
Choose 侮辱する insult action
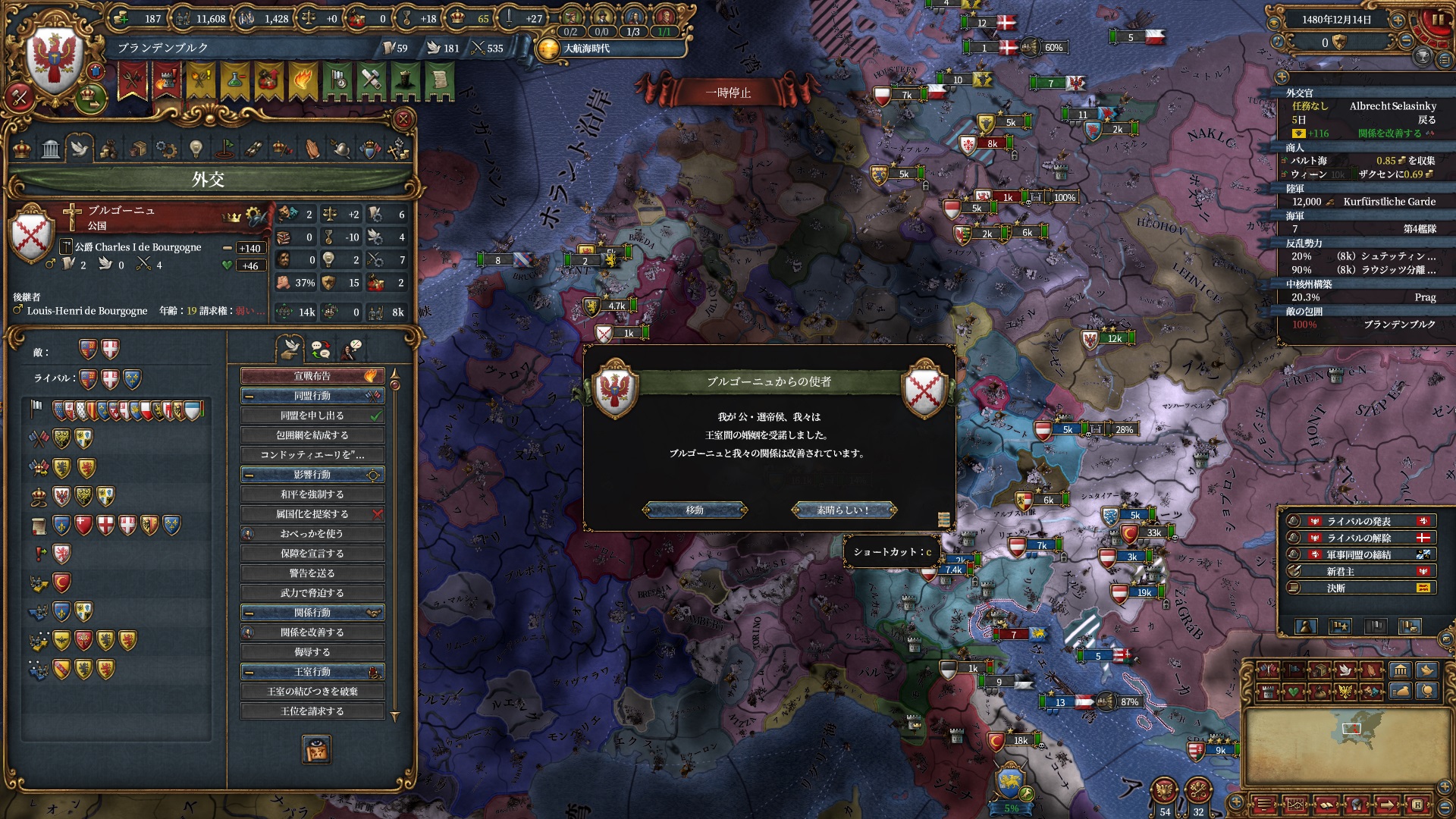pyautogui.click(x=312, y=652)
